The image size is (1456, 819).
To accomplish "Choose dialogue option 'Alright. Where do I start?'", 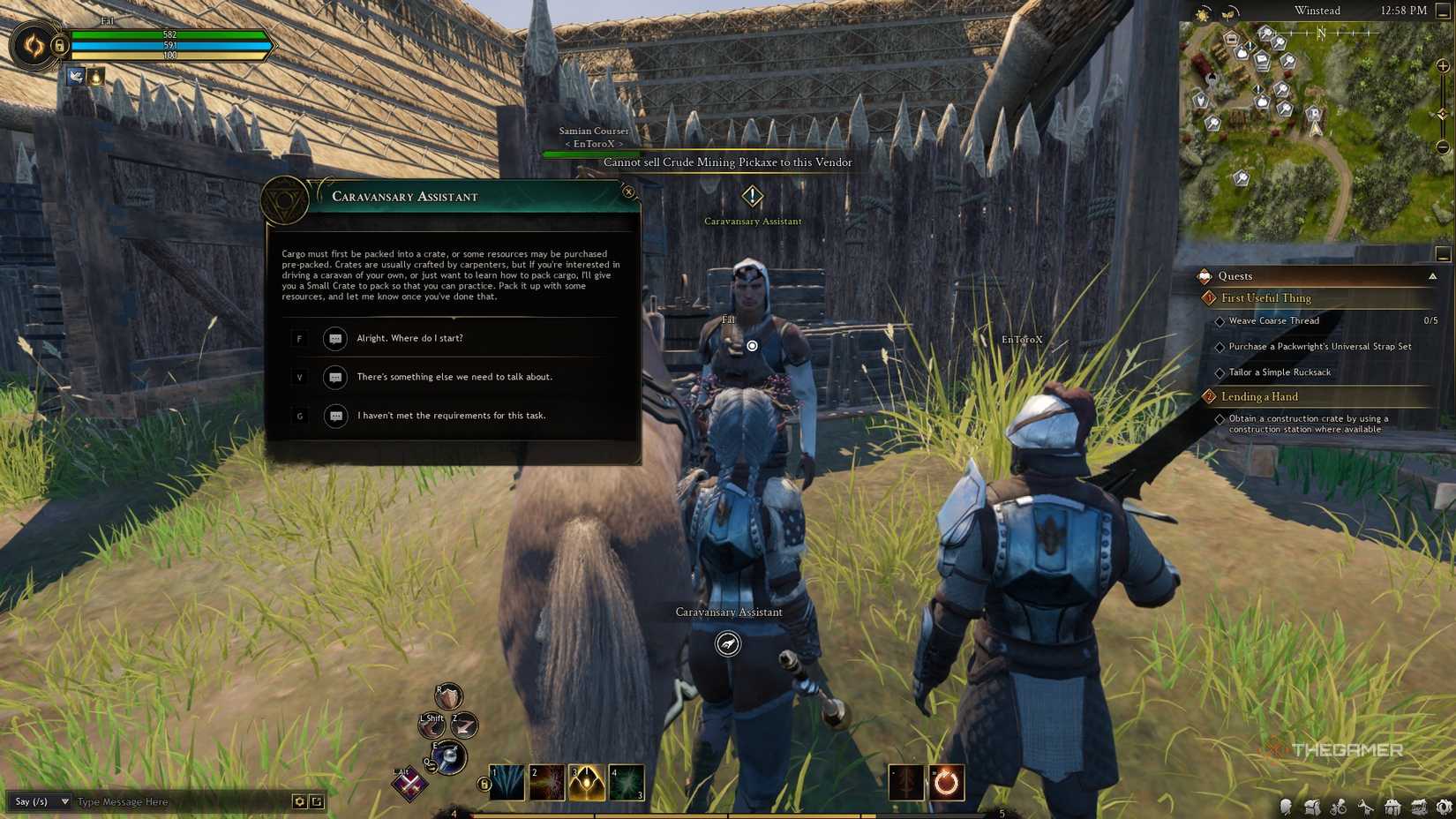I will (411, 338).
